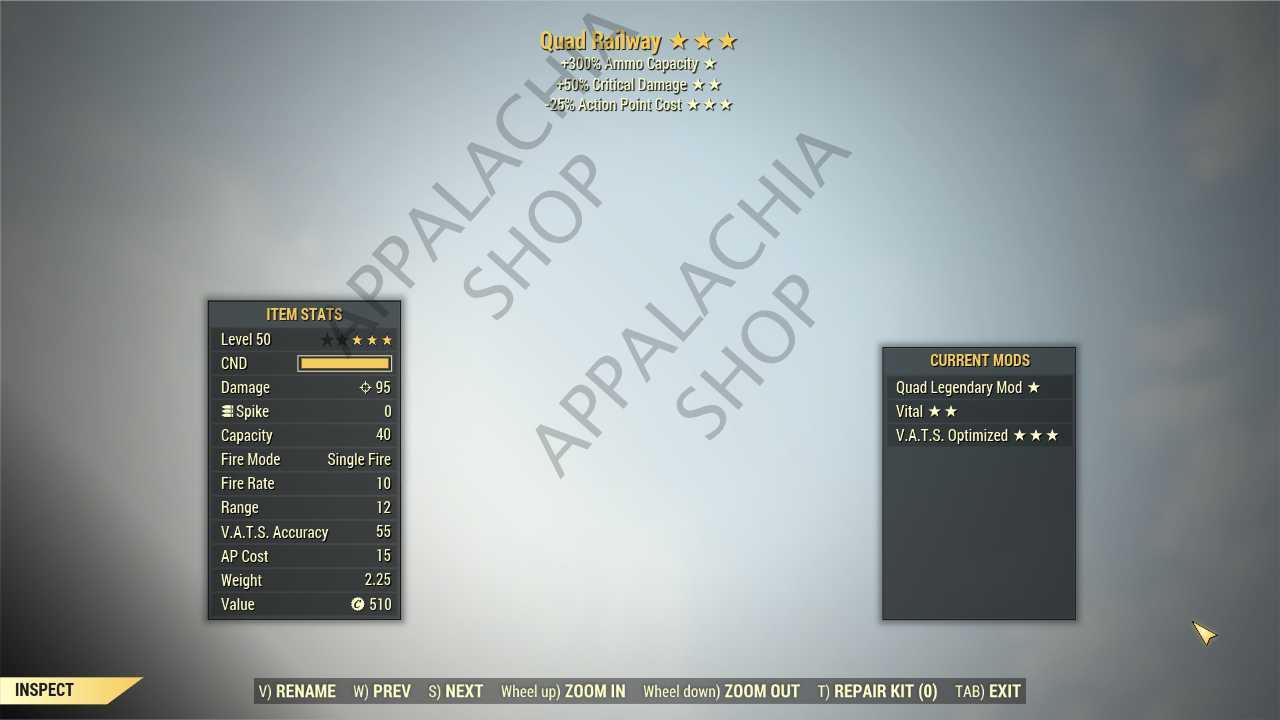The image size is (1280, 720).
Task: Select the Spike ammo icon in Item Stats
Action: (227, 411)
